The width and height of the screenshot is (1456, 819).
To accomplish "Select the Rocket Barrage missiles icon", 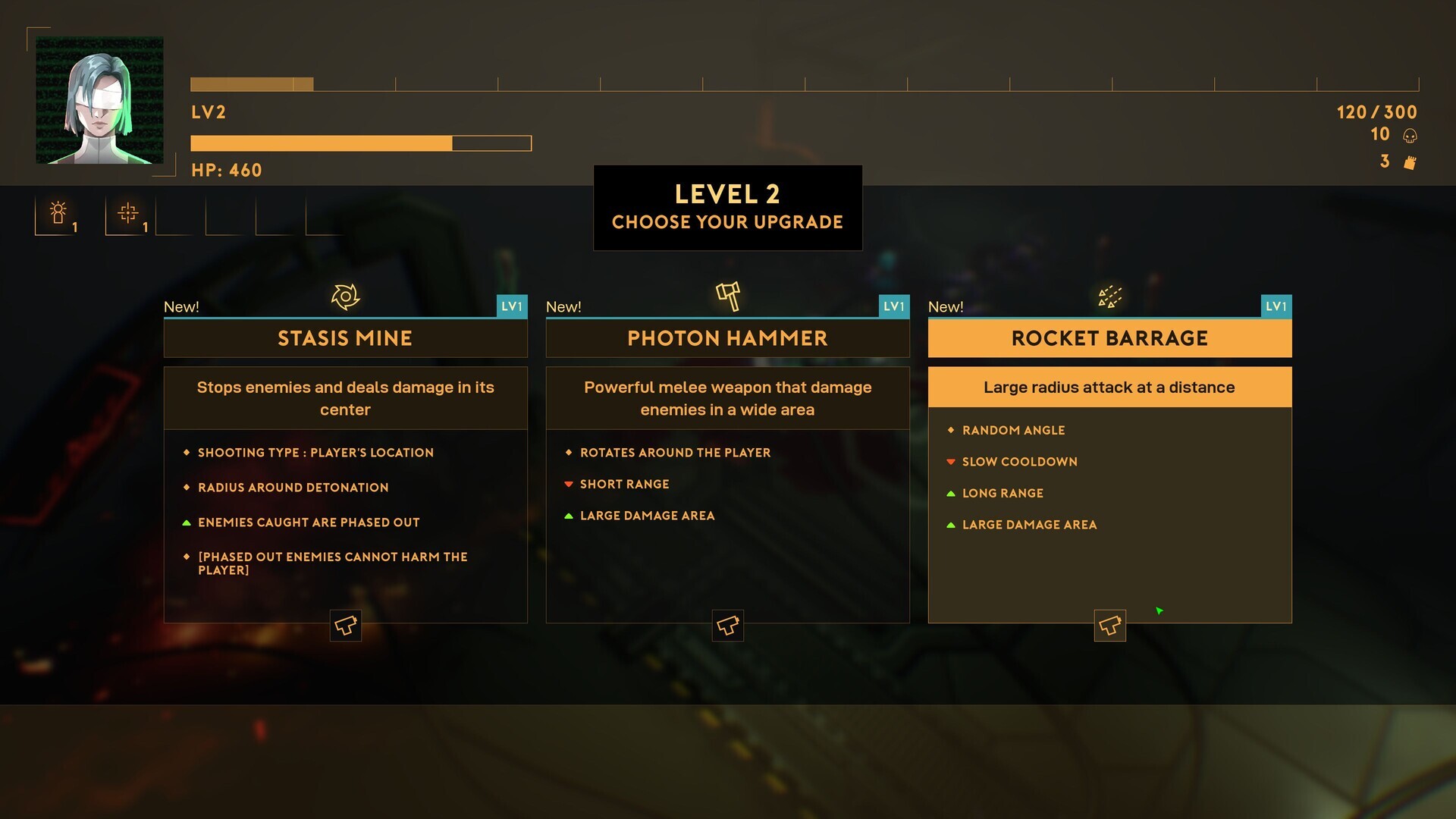I will (1109, 297).
